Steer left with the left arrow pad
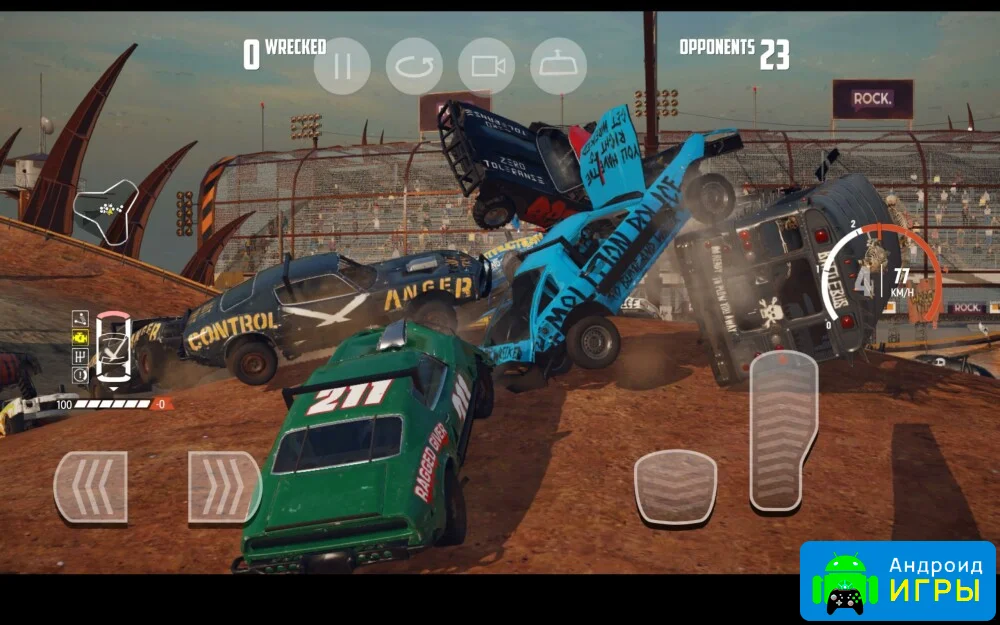Screen dimensions: 1000x625 91,487
